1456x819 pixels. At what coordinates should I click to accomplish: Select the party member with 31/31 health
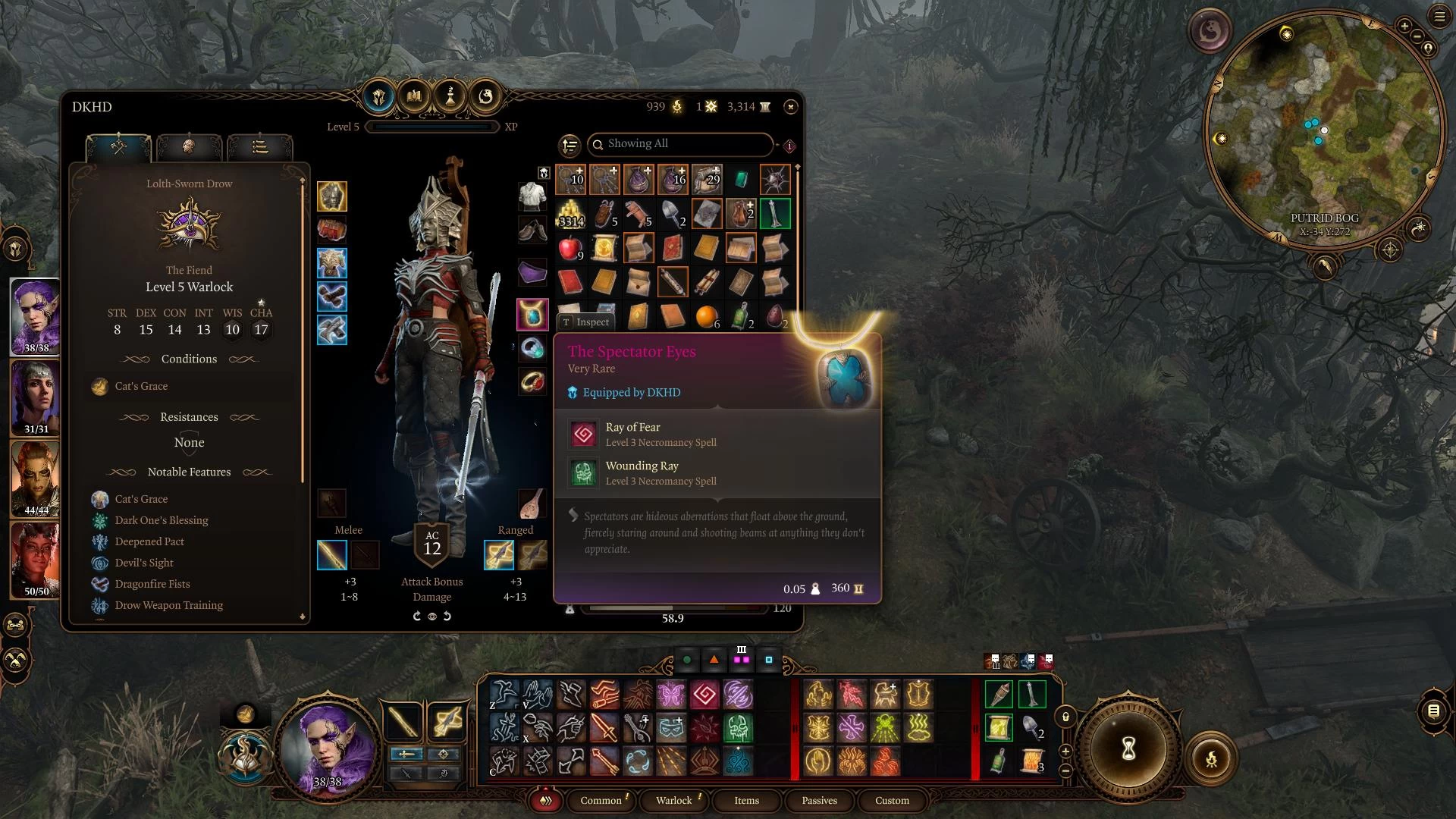[36, 397]
